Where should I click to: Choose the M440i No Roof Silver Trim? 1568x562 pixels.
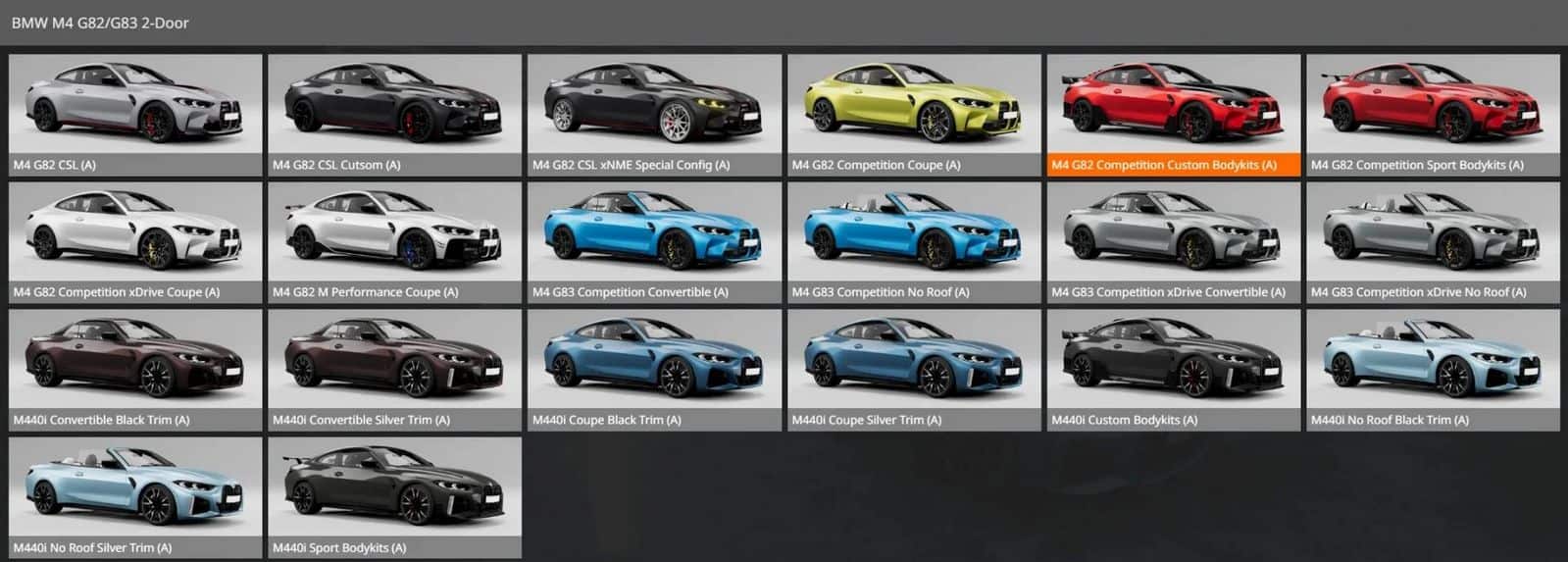point(135,496)
